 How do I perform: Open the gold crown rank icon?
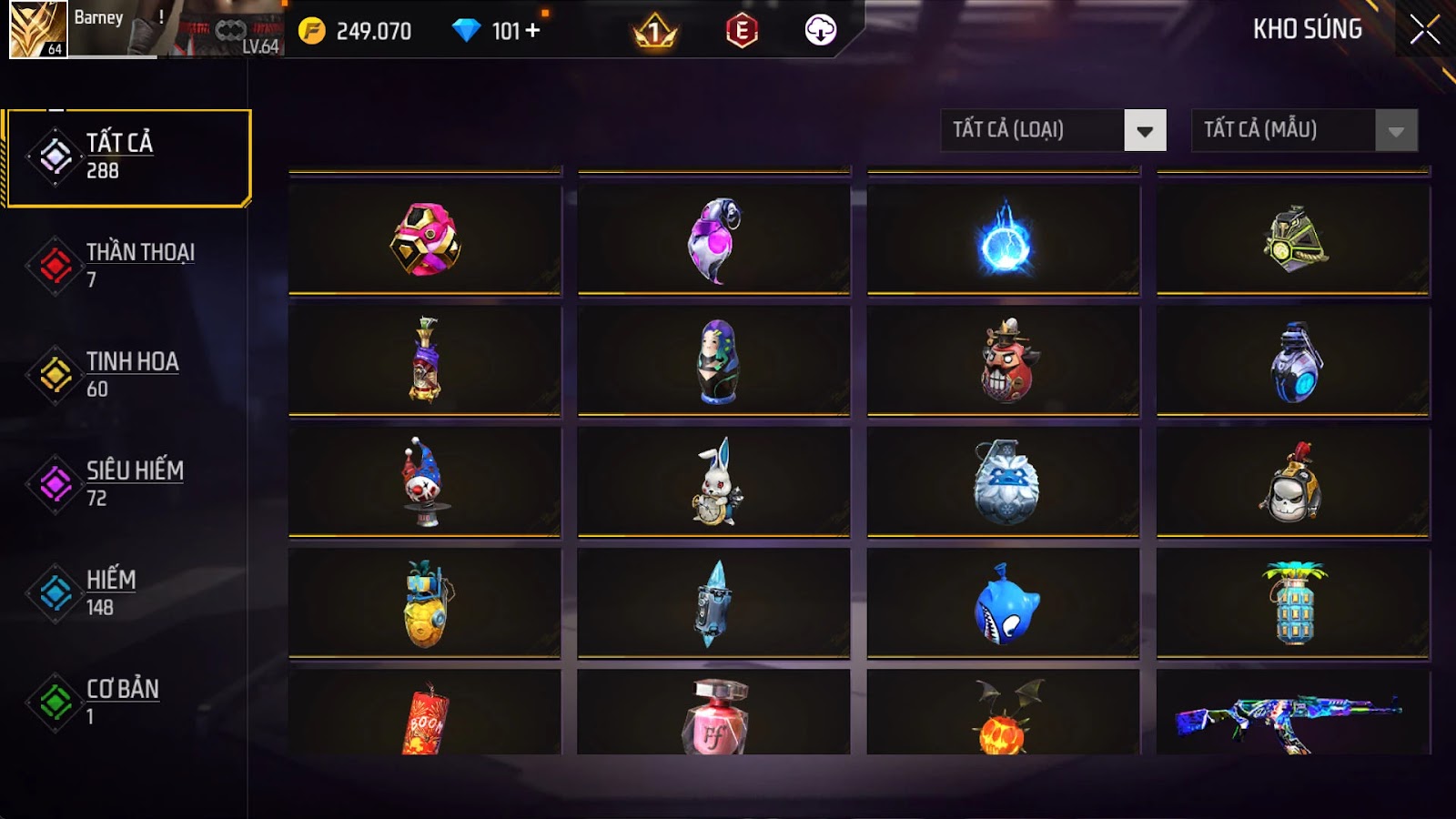654,32
